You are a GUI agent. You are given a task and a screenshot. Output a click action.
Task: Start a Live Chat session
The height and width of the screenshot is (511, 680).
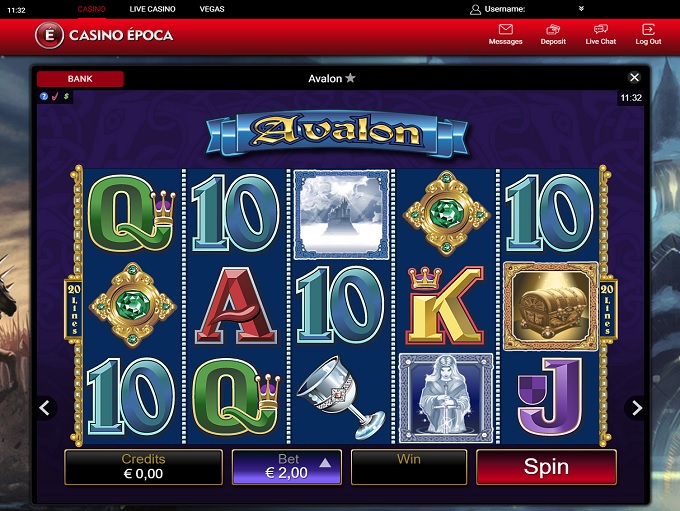601,35
